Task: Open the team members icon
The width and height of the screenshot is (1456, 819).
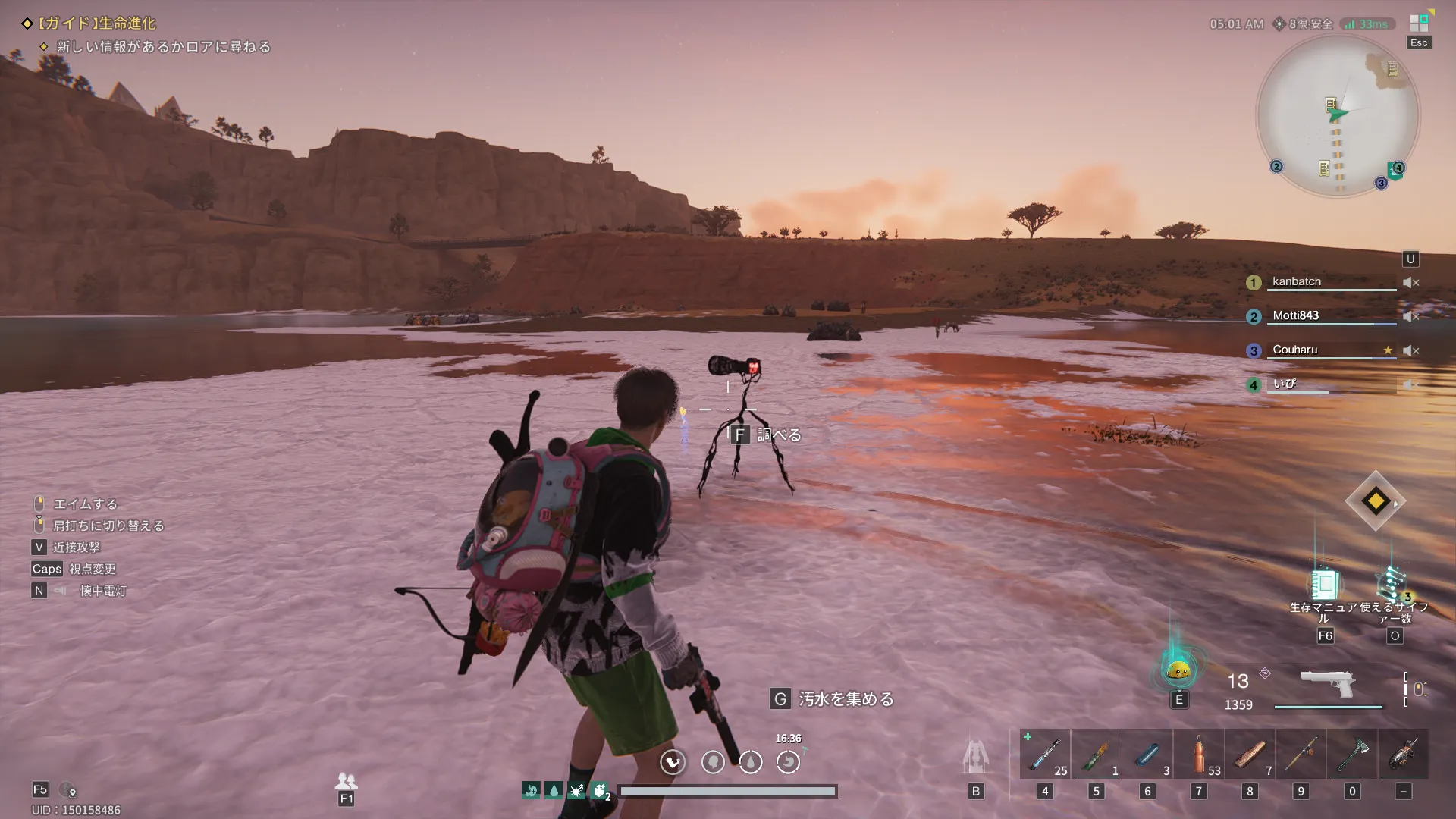Action: coord(346,780)
